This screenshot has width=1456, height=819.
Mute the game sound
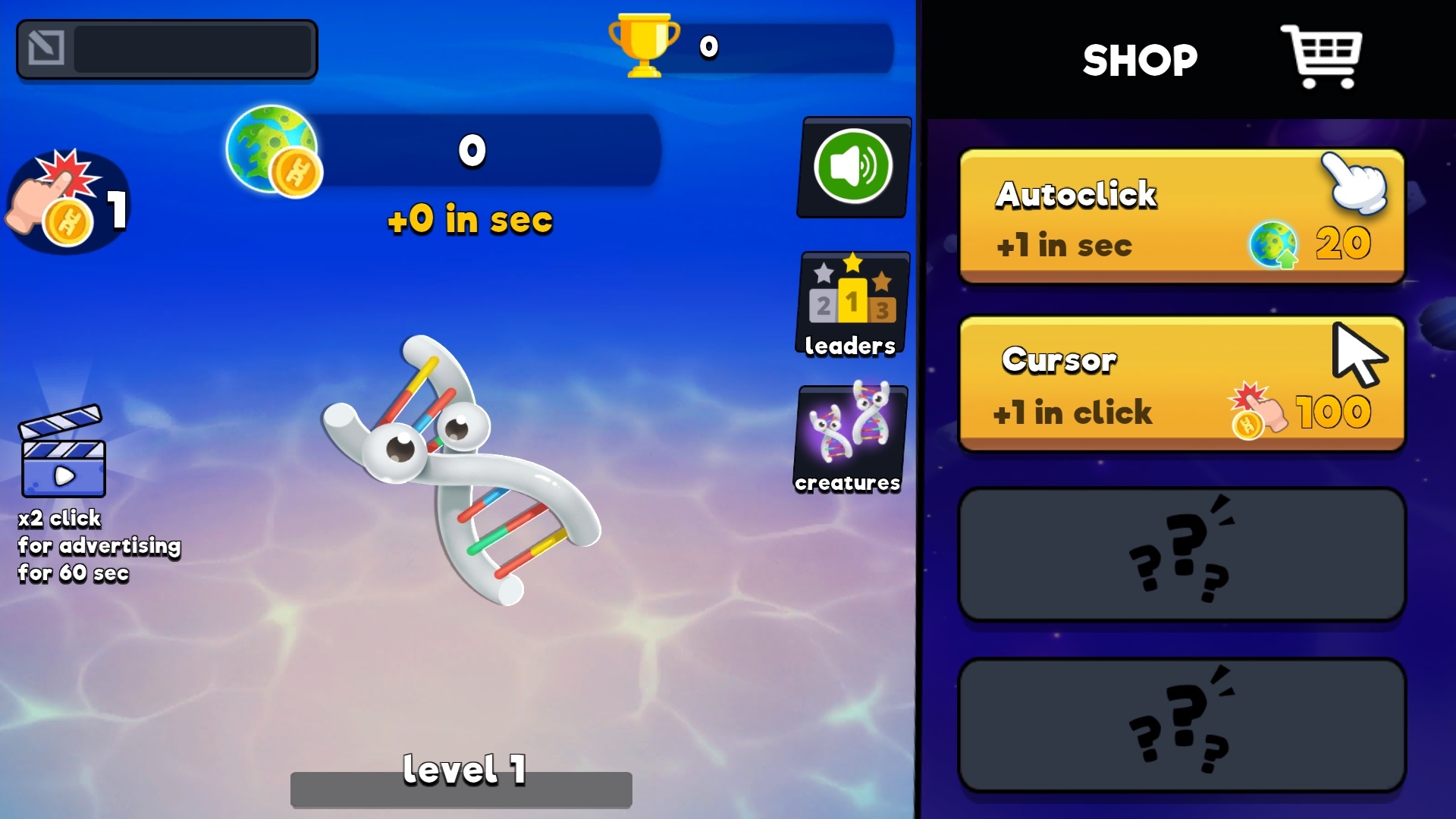(x=852, y=167)
